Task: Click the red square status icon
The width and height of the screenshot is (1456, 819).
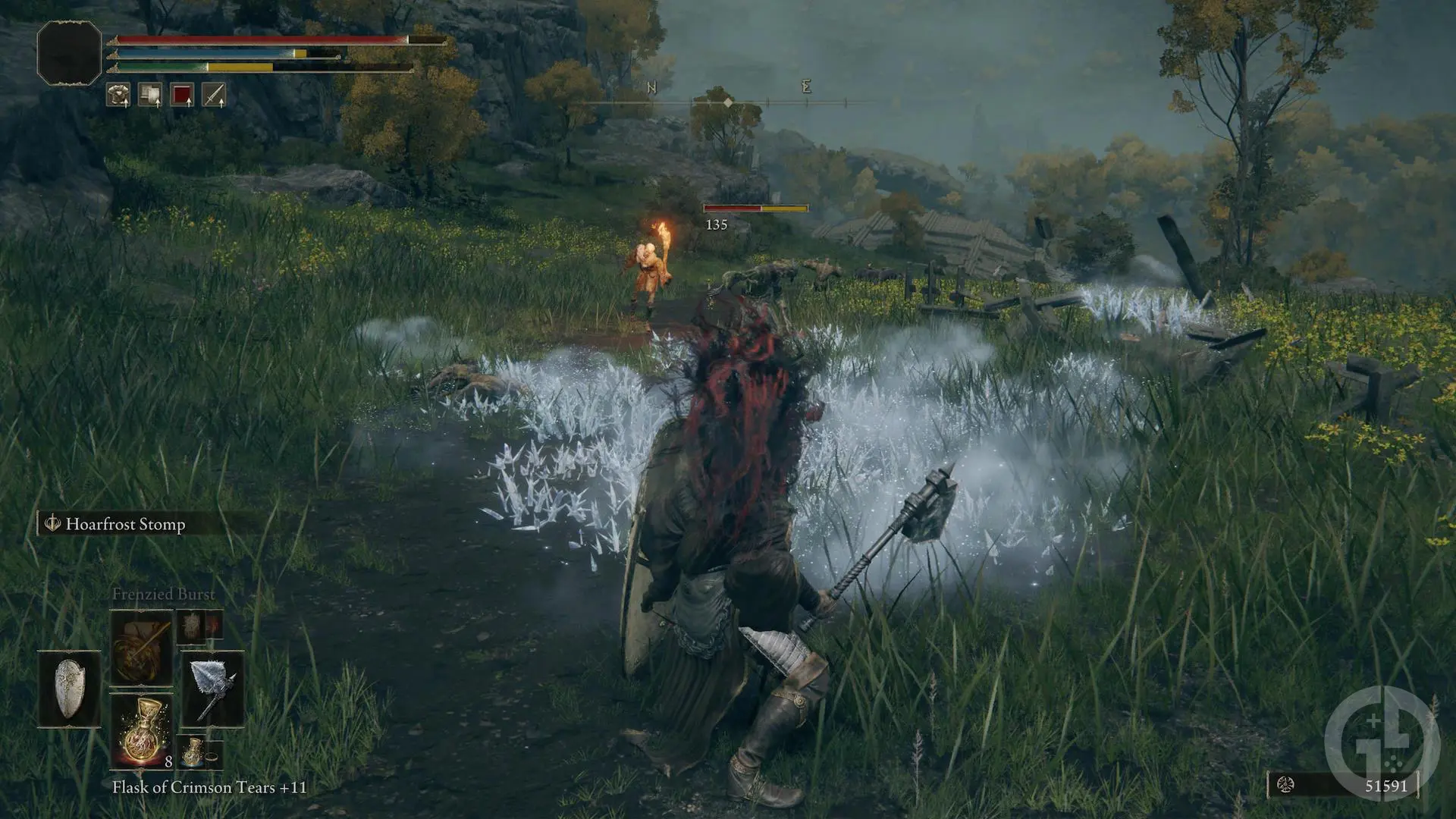Action: pos(182,95)
